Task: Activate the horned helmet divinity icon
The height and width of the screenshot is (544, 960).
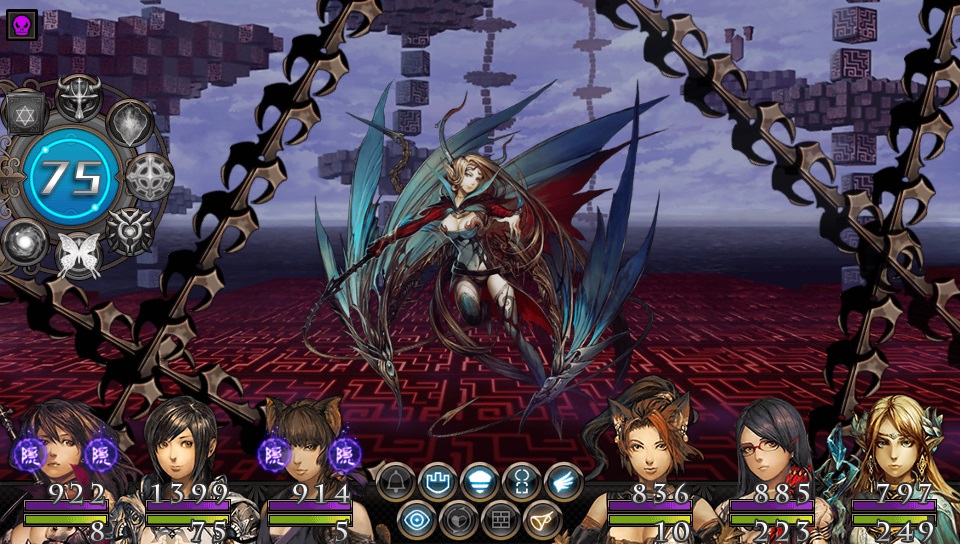Action: pyautogui.click(x=78, y=96)
